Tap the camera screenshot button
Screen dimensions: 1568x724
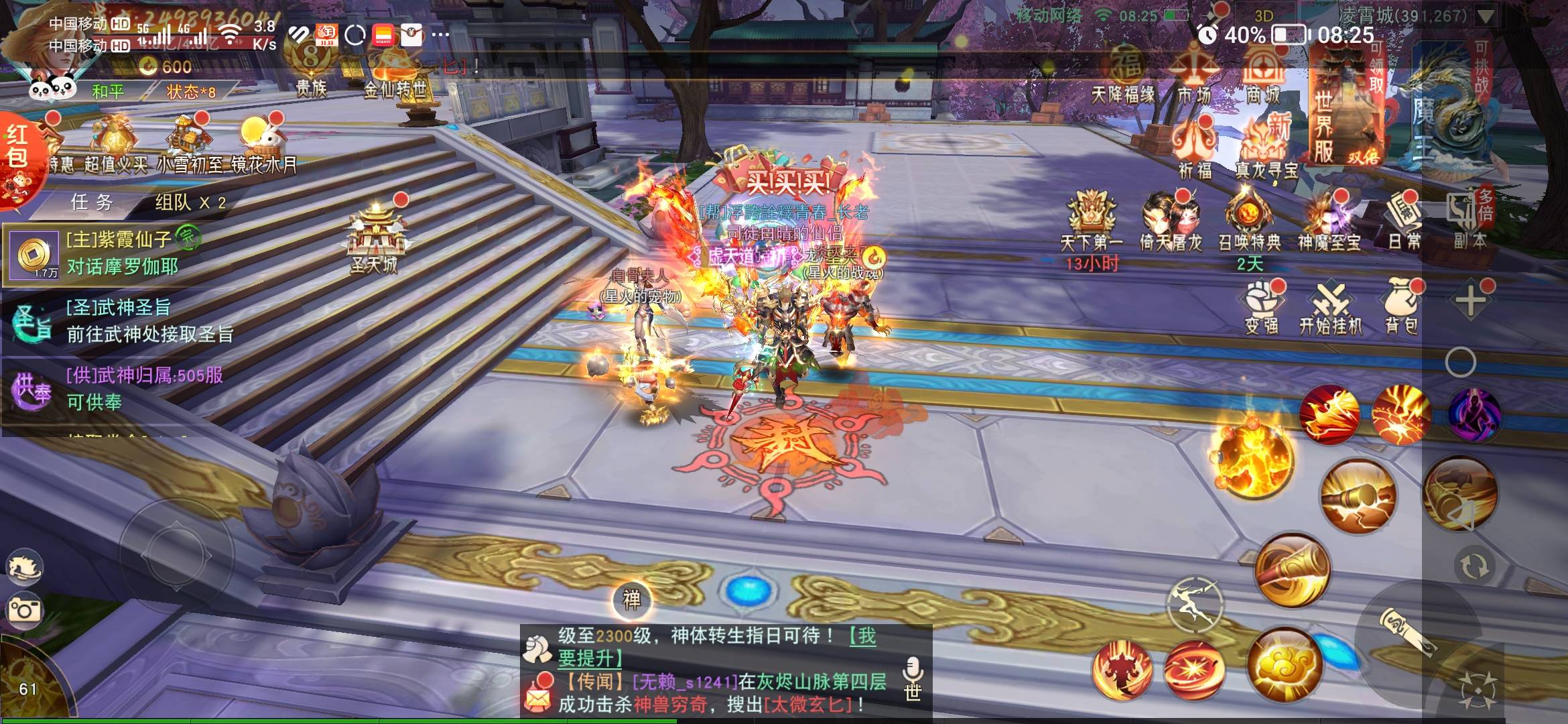(24, 609)
